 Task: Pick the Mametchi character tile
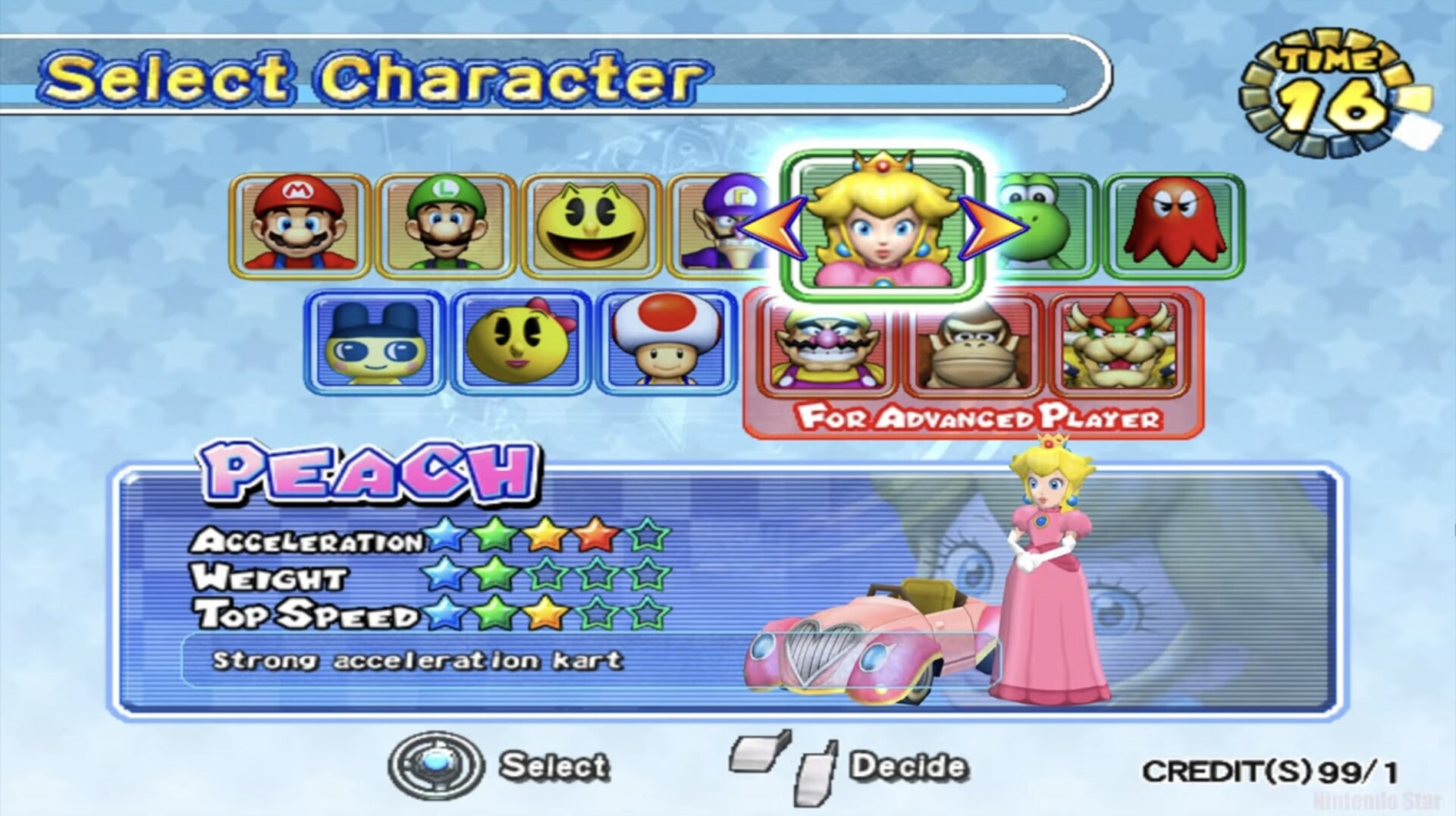(375, 343)
